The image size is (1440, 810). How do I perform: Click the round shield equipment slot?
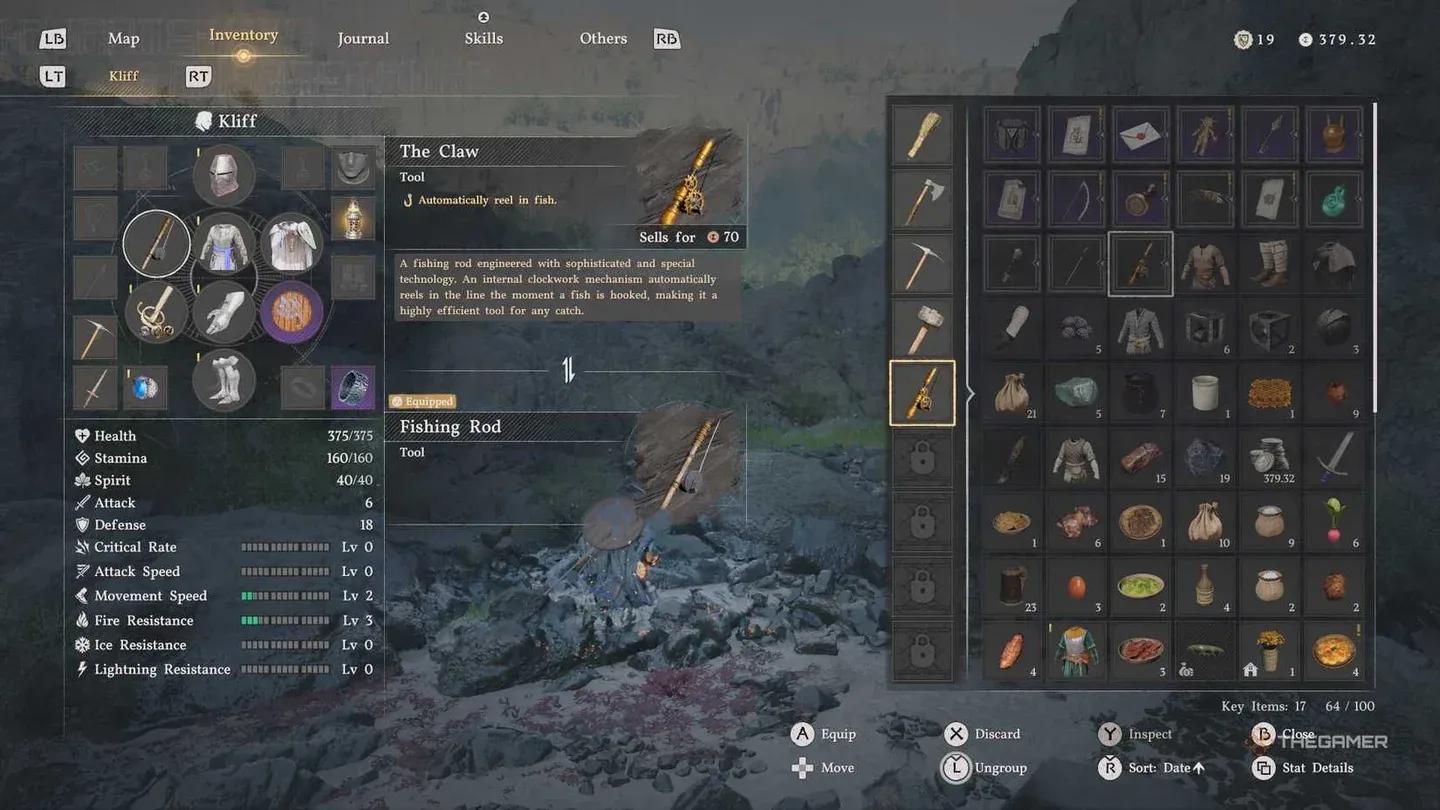click(291, 313)
